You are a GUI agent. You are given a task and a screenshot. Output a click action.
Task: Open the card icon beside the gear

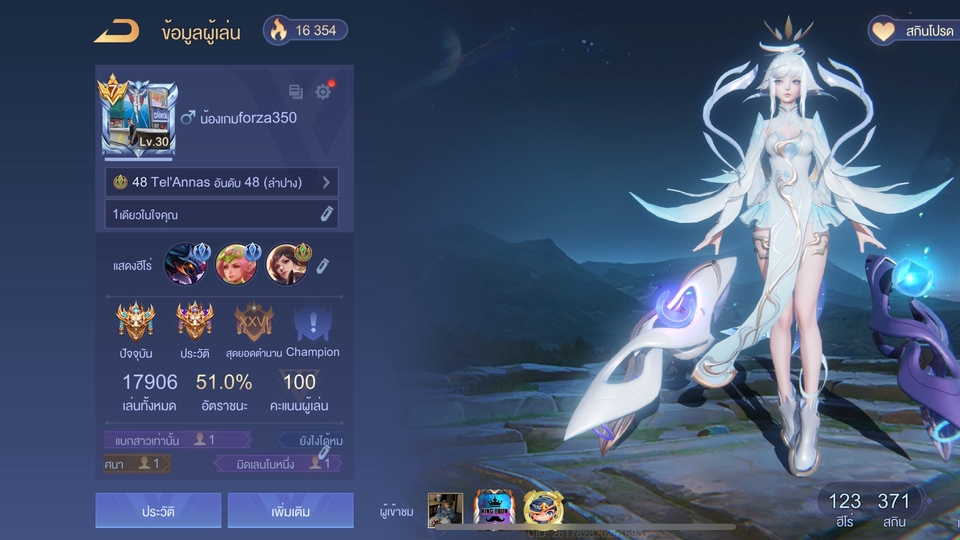tap(296, 92)
